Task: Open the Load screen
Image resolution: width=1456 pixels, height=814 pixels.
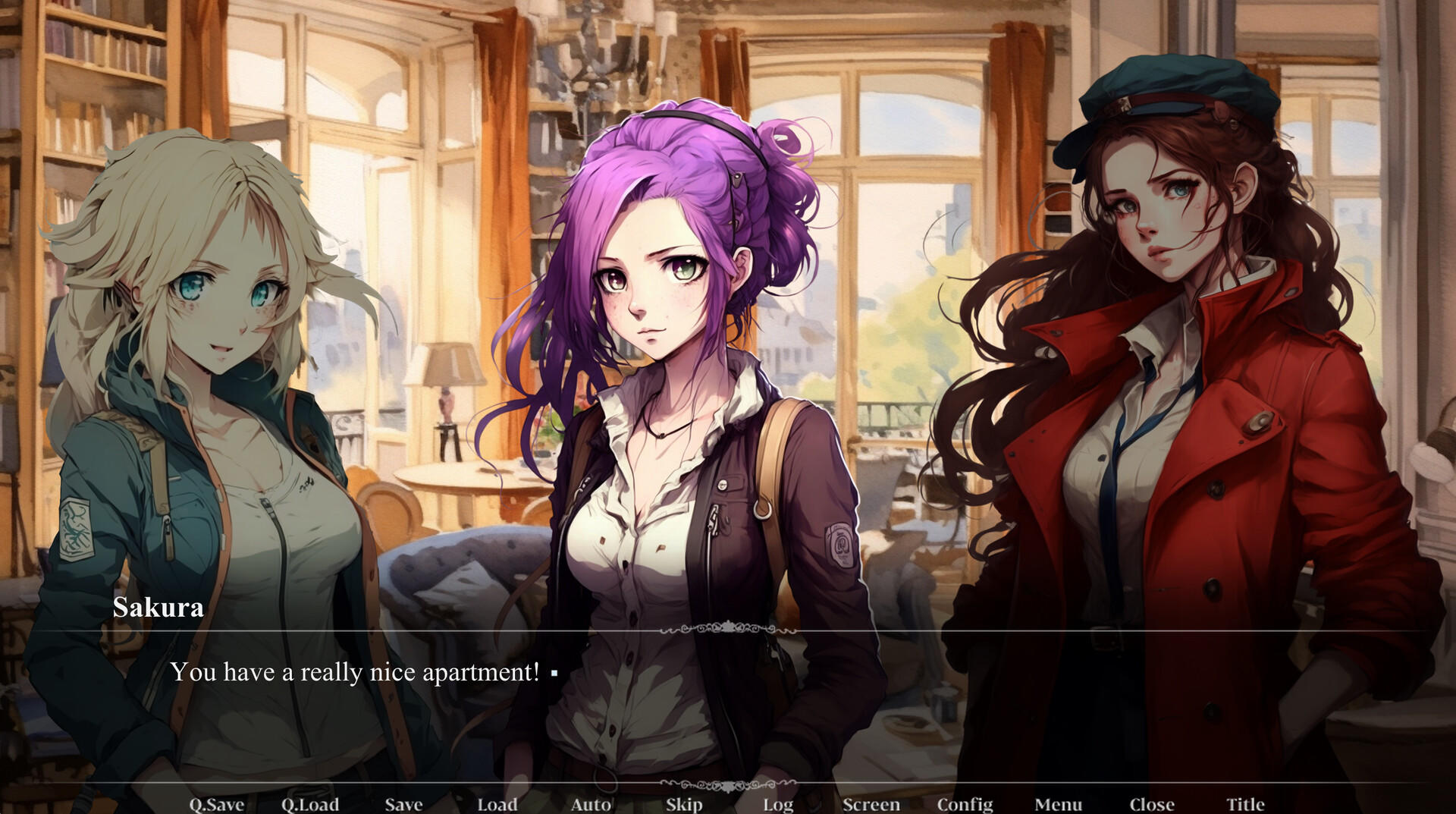Action: (x=497, y=803)
